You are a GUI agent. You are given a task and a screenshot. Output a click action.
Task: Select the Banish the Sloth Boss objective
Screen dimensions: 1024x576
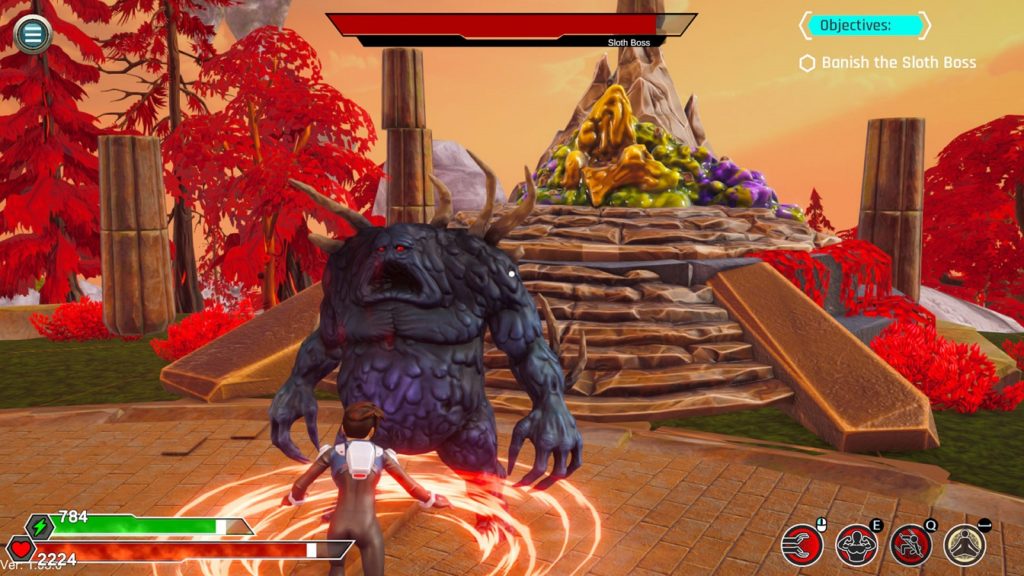pyautogui.click(x=897, y=63)
